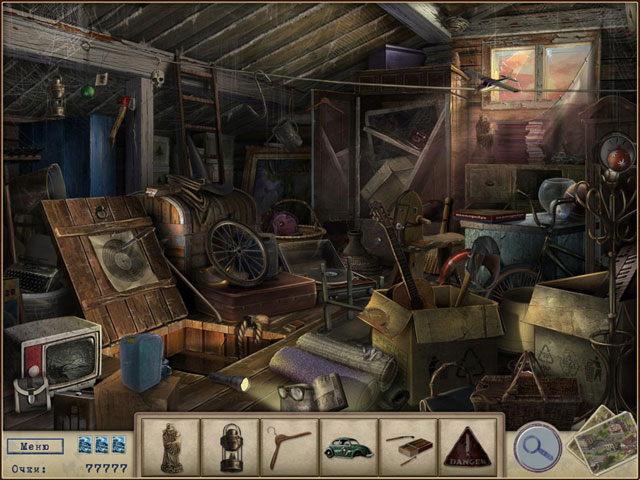Select the red danger sign slot
The height and width of the screenshot is (480, 640).
(x=466, y=446)
